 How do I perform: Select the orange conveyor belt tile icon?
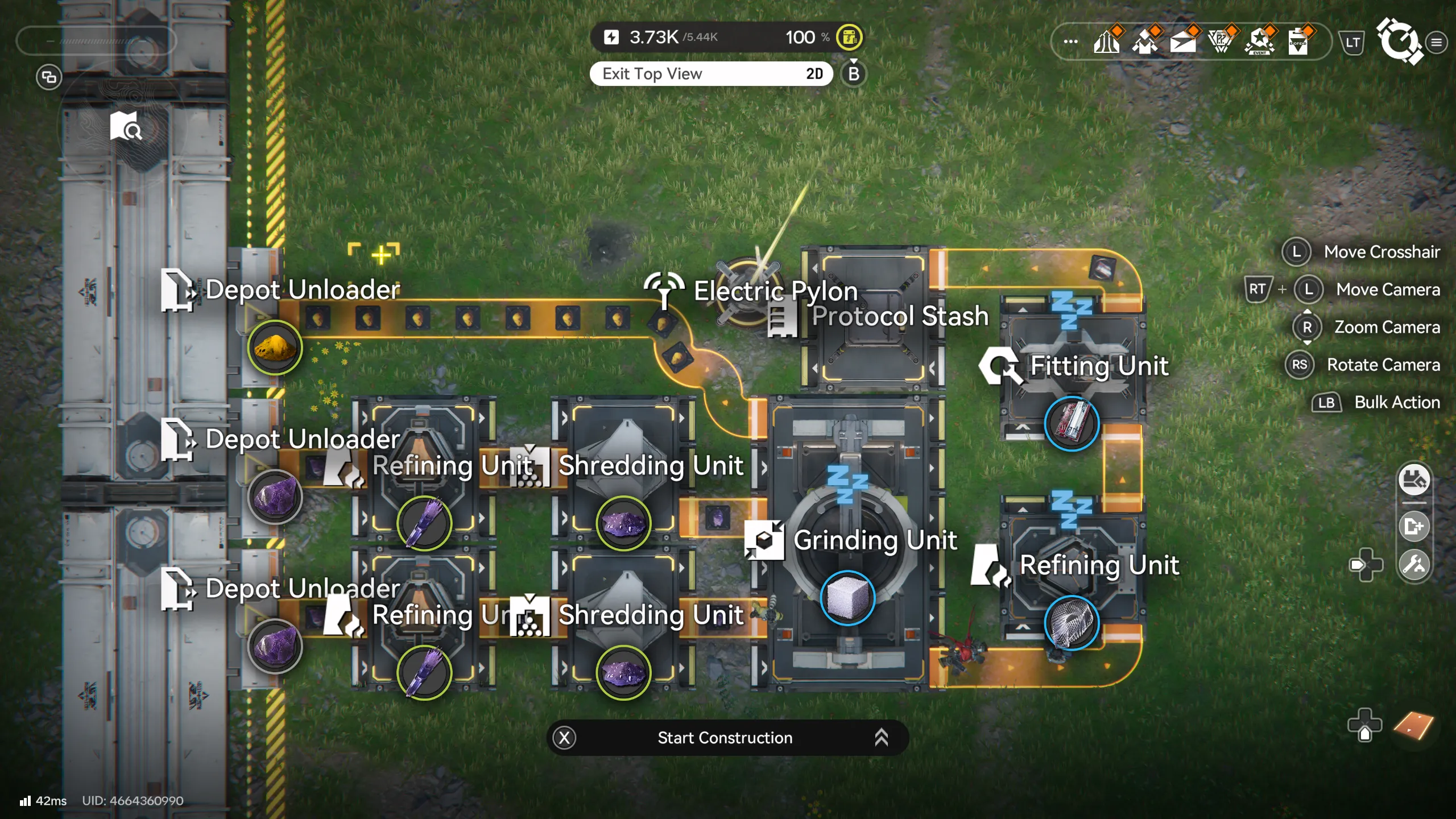pyautogui.click(x=1413, y=726)
